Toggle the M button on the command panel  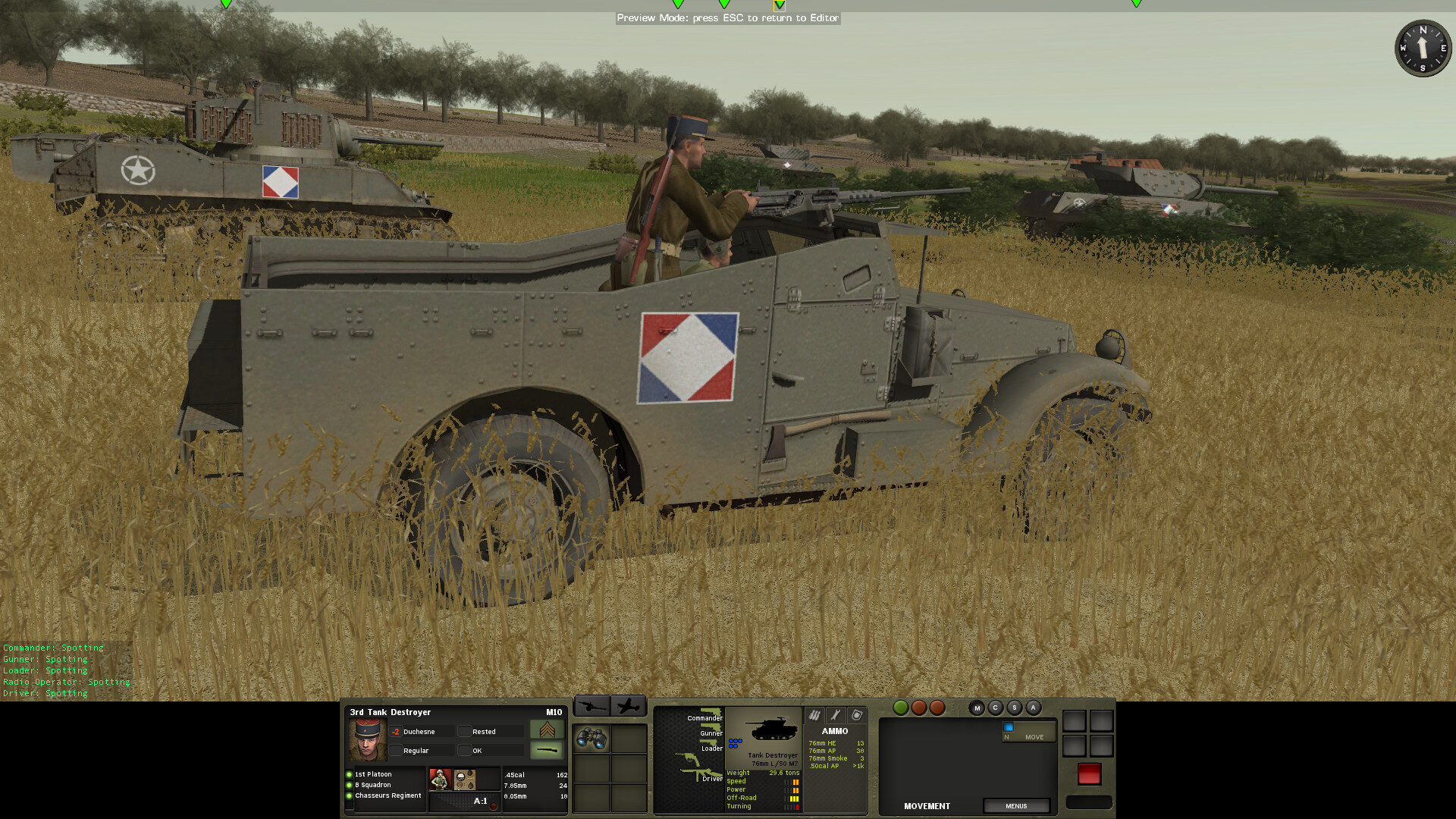[977, 708]
